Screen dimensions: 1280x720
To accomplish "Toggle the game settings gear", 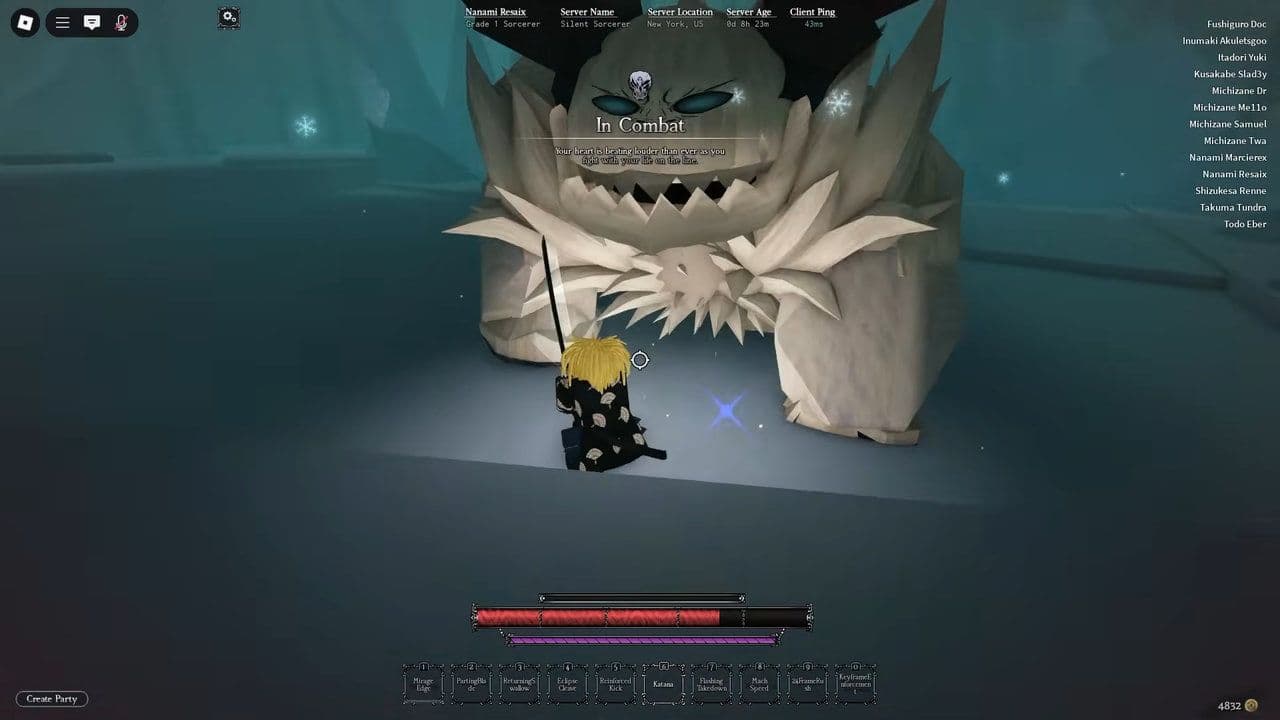I will (228, 18).
